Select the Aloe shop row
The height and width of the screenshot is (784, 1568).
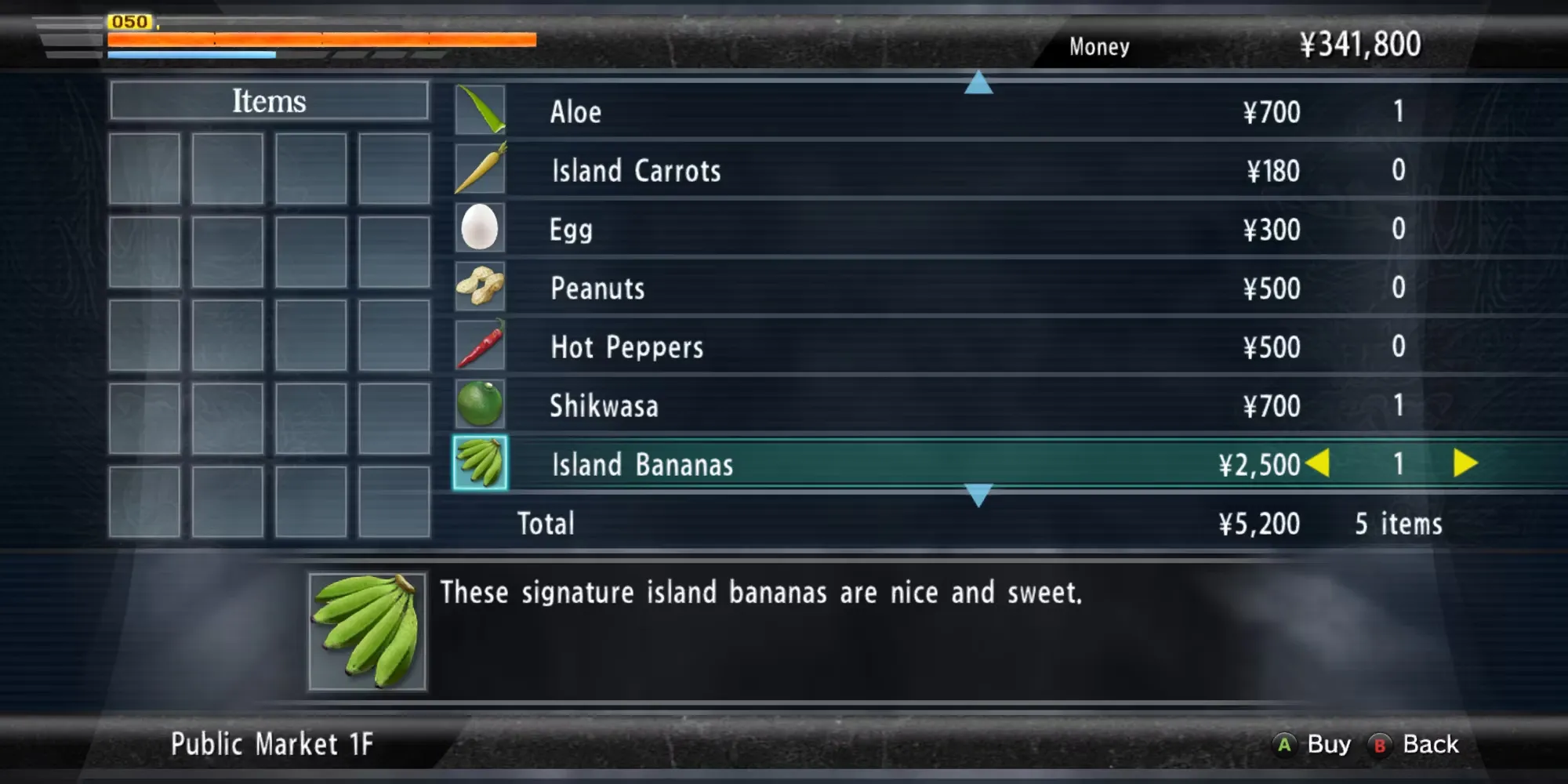tap(862, 111)
